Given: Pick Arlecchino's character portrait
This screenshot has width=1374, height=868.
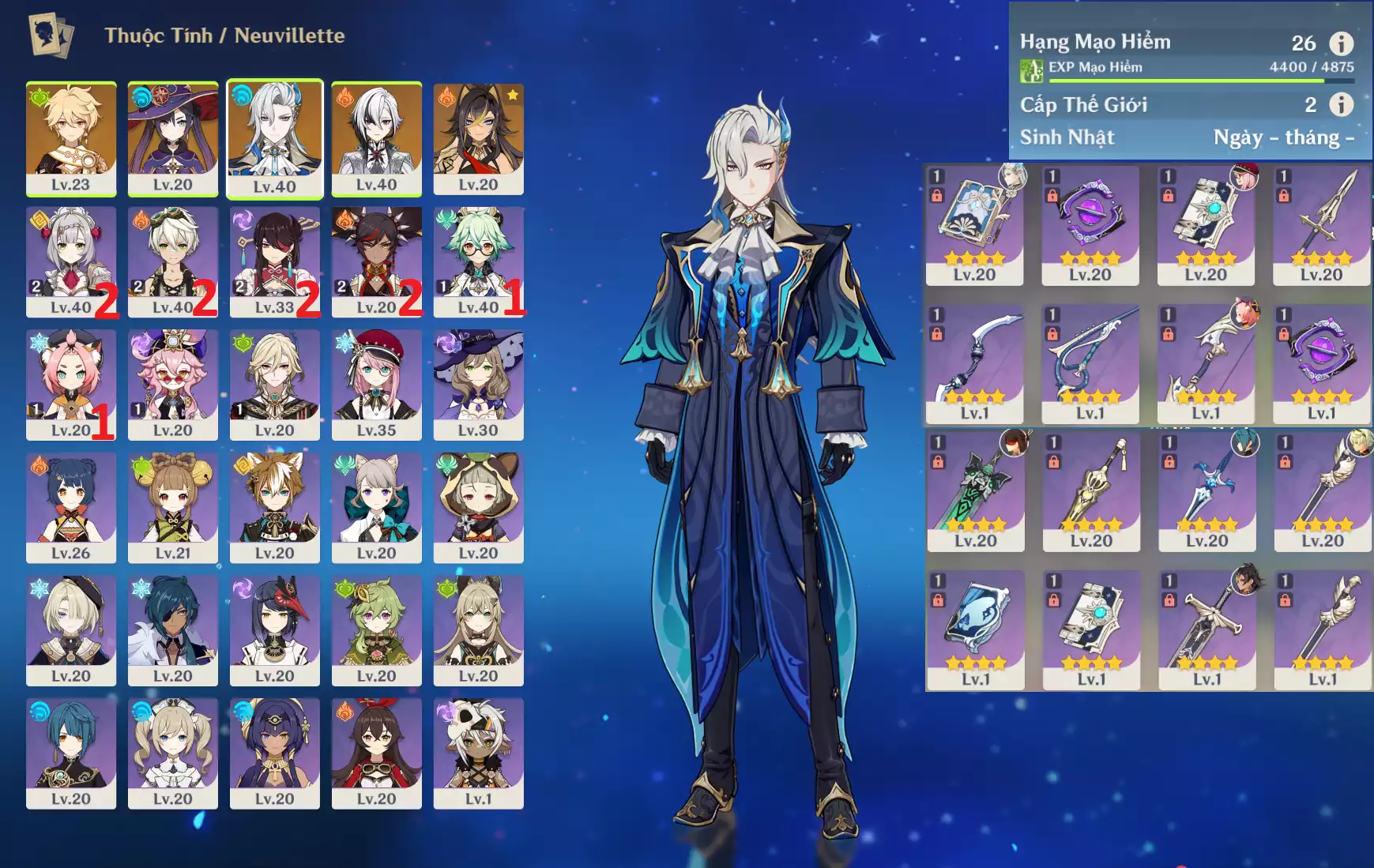Looking at the screenshot, I should pos(377,138).
